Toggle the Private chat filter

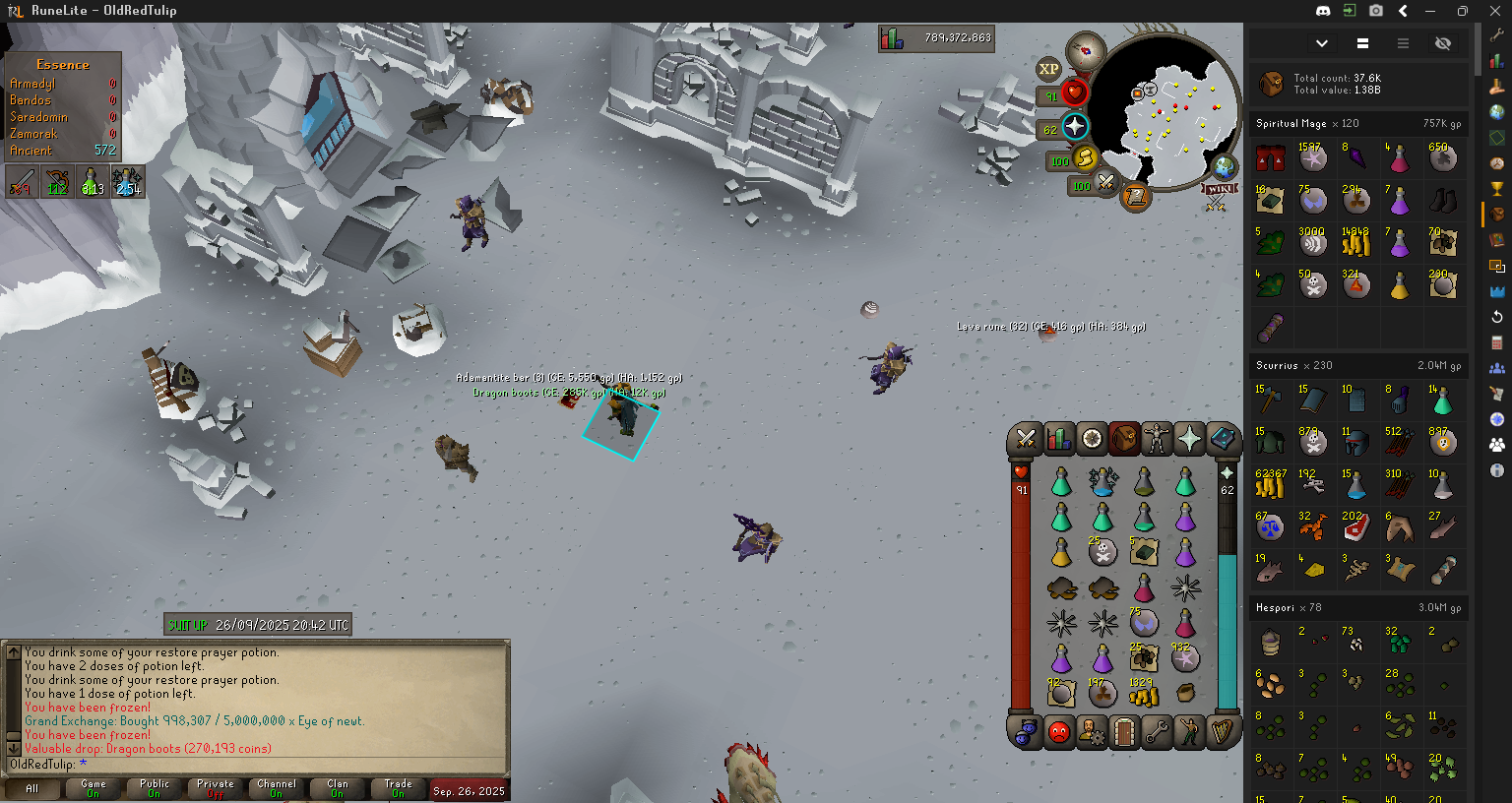coord(216,788)
